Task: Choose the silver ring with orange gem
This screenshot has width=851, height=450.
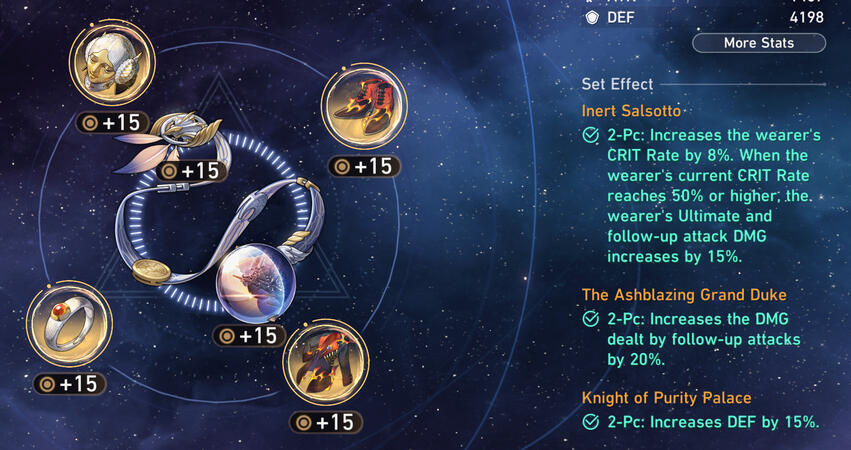Action: coord(69,324)
